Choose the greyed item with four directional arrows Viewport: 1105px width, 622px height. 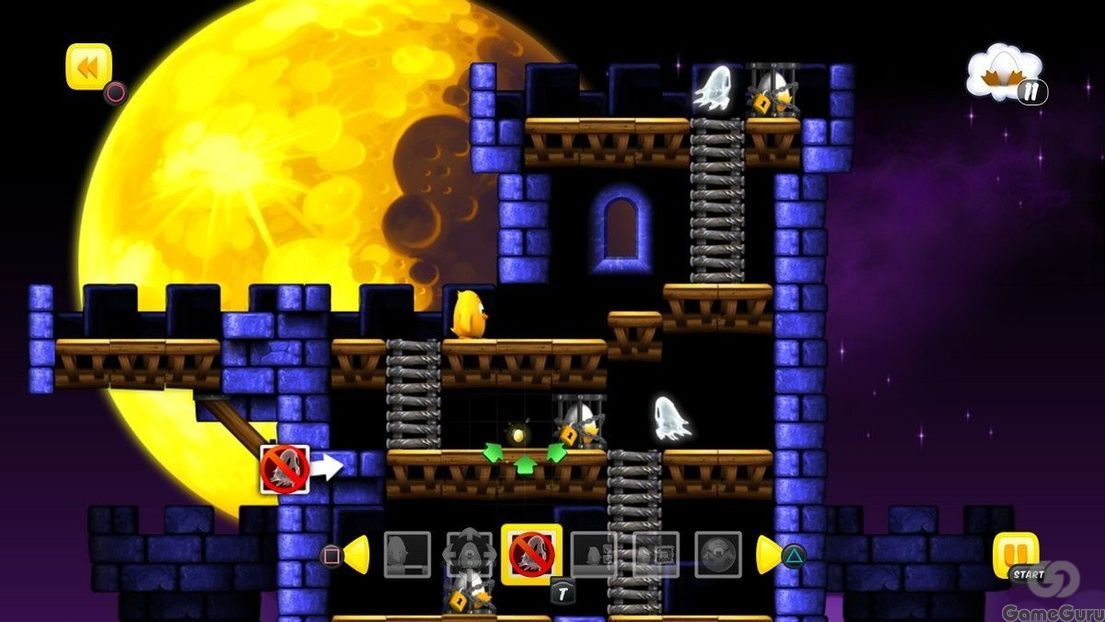pos(469,554)
